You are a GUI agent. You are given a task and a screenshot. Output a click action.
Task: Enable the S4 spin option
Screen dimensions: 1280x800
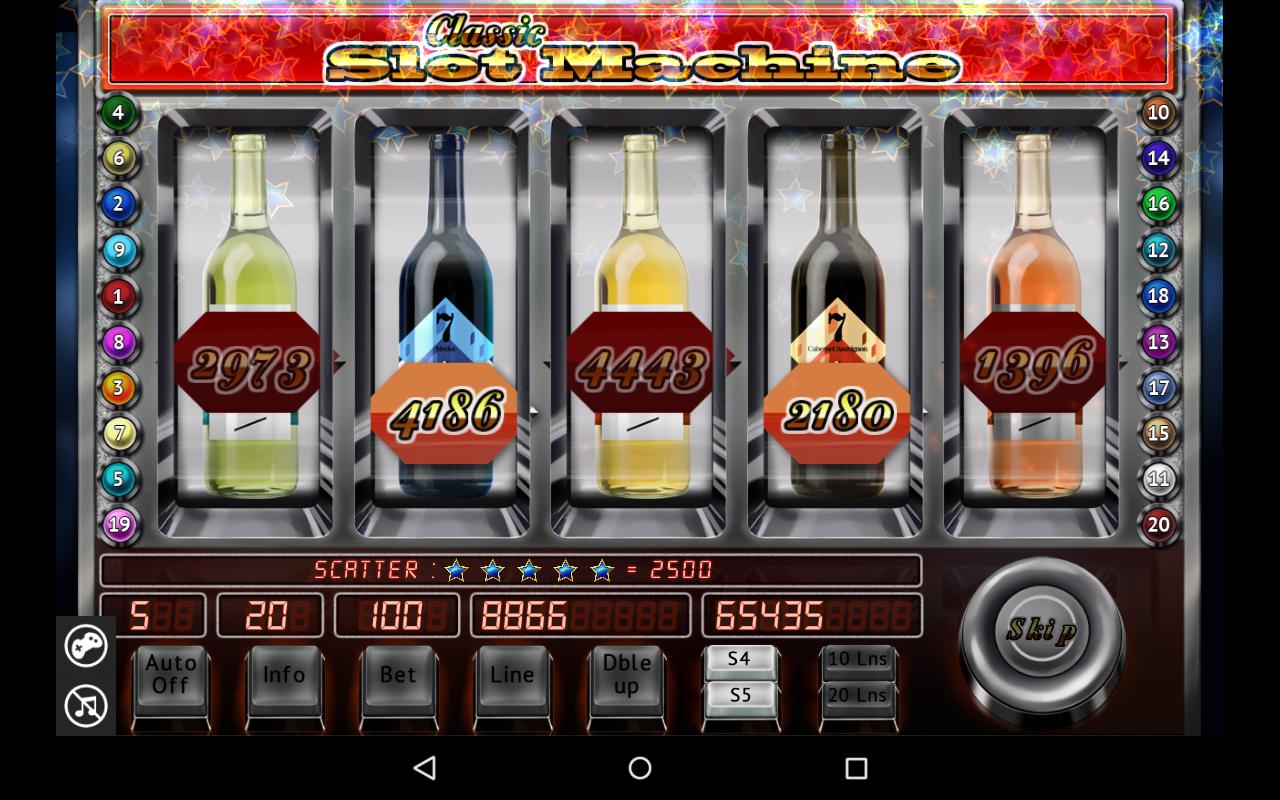741,658
